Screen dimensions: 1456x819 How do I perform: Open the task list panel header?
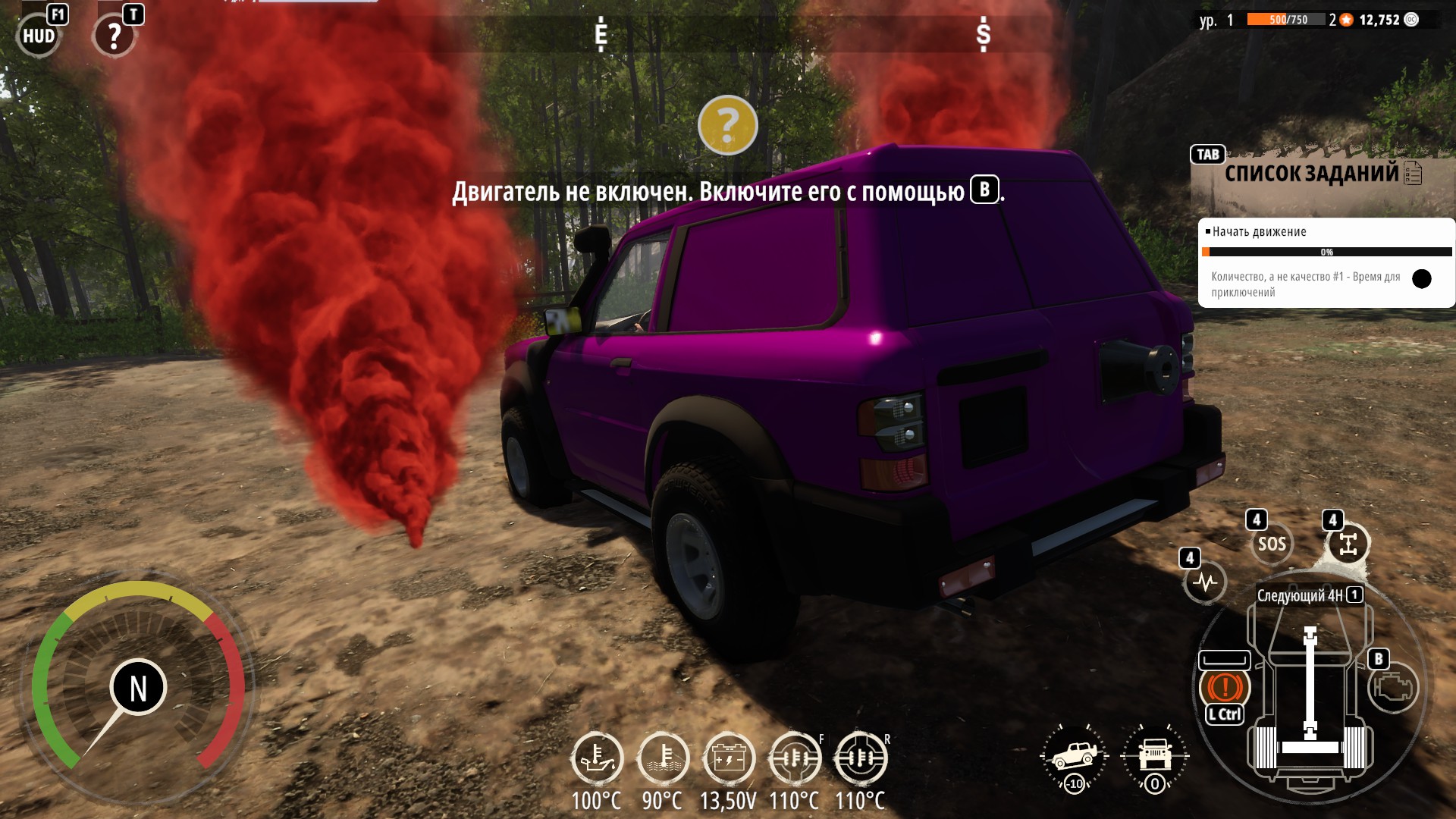tap(1312, 174)
